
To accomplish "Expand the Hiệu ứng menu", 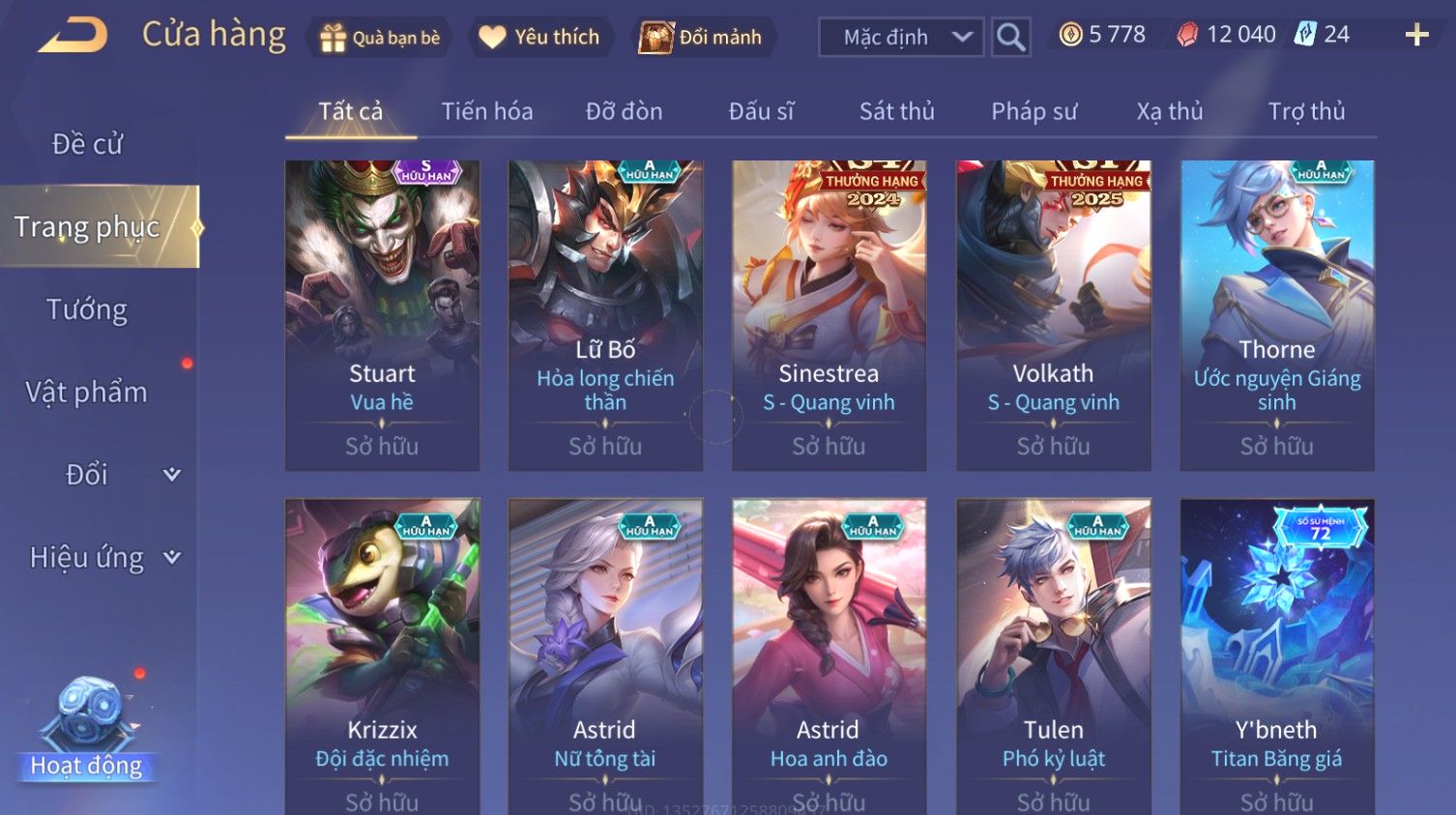I will [102, 557].
